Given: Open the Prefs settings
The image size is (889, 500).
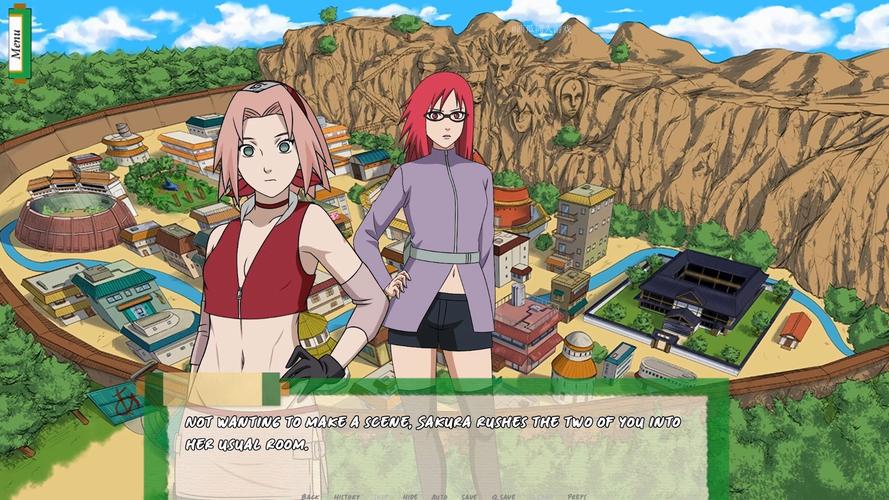Looking at the screenshot, I should [x=577, y=496].
